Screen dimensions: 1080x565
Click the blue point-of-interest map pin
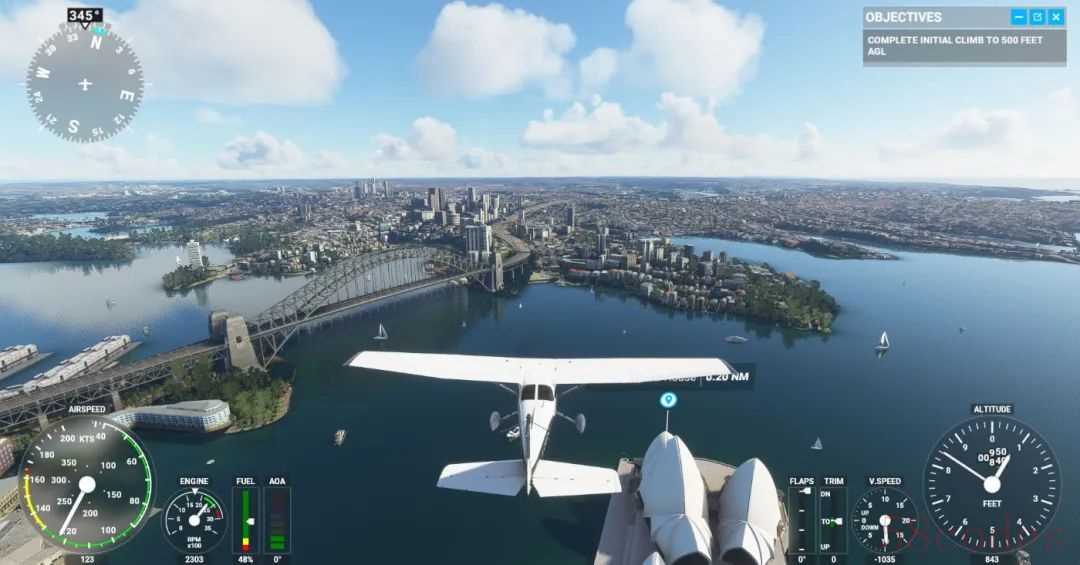tap(668, 400)
